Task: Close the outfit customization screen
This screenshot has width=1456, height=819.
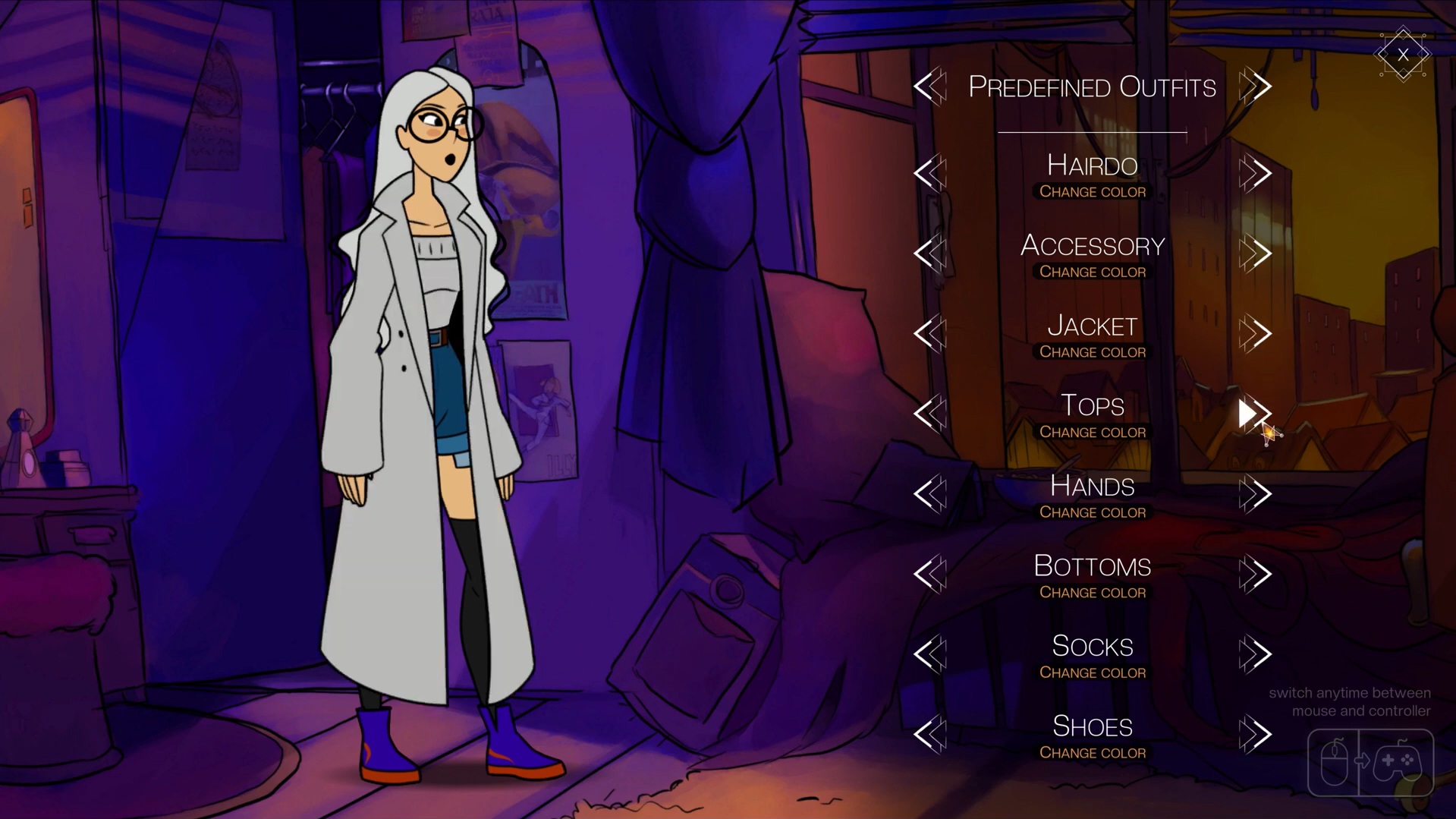Action: 1402,55
